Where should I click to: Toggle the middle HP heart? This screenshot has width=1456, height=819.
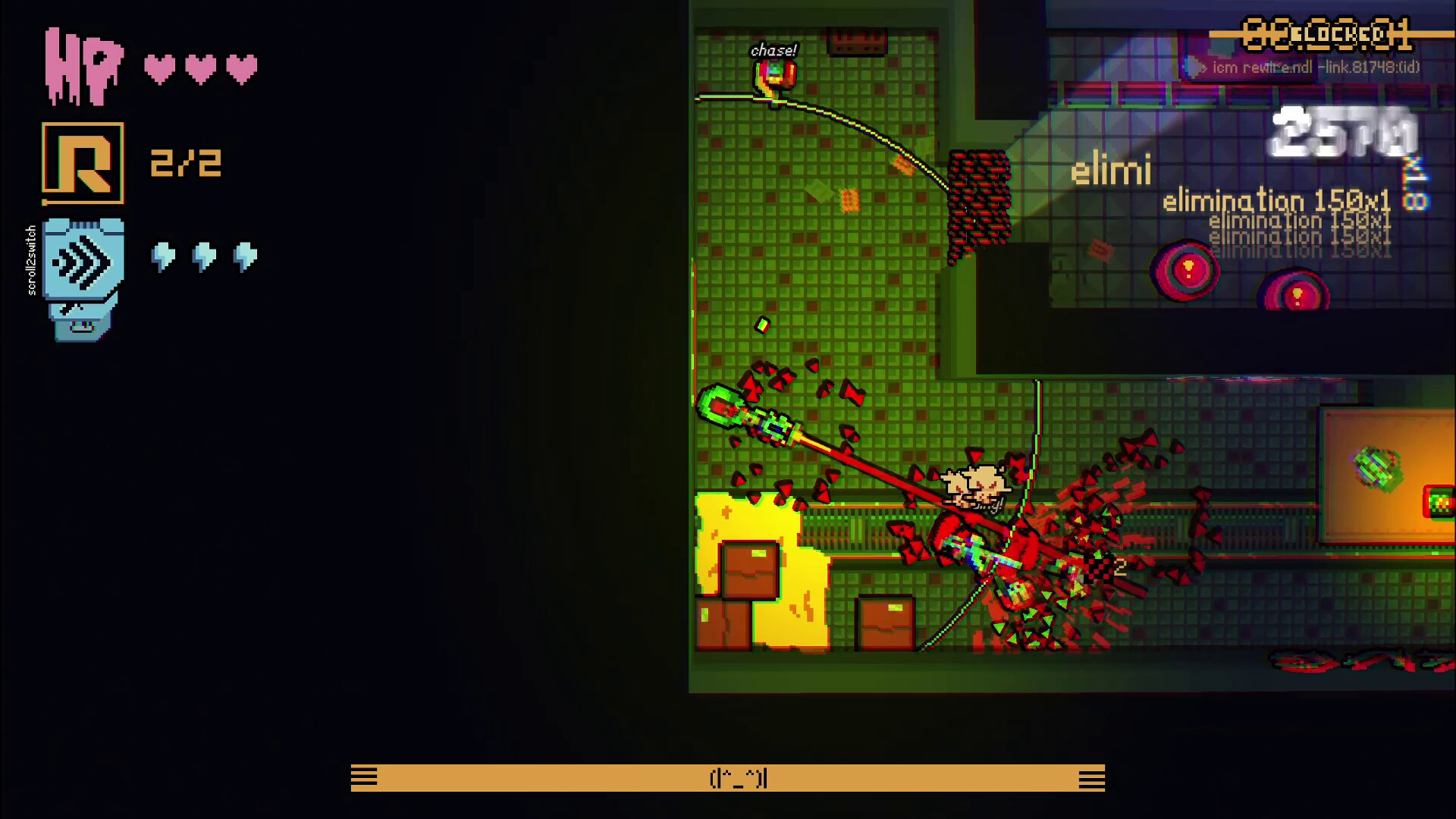(x=201, y=67)
